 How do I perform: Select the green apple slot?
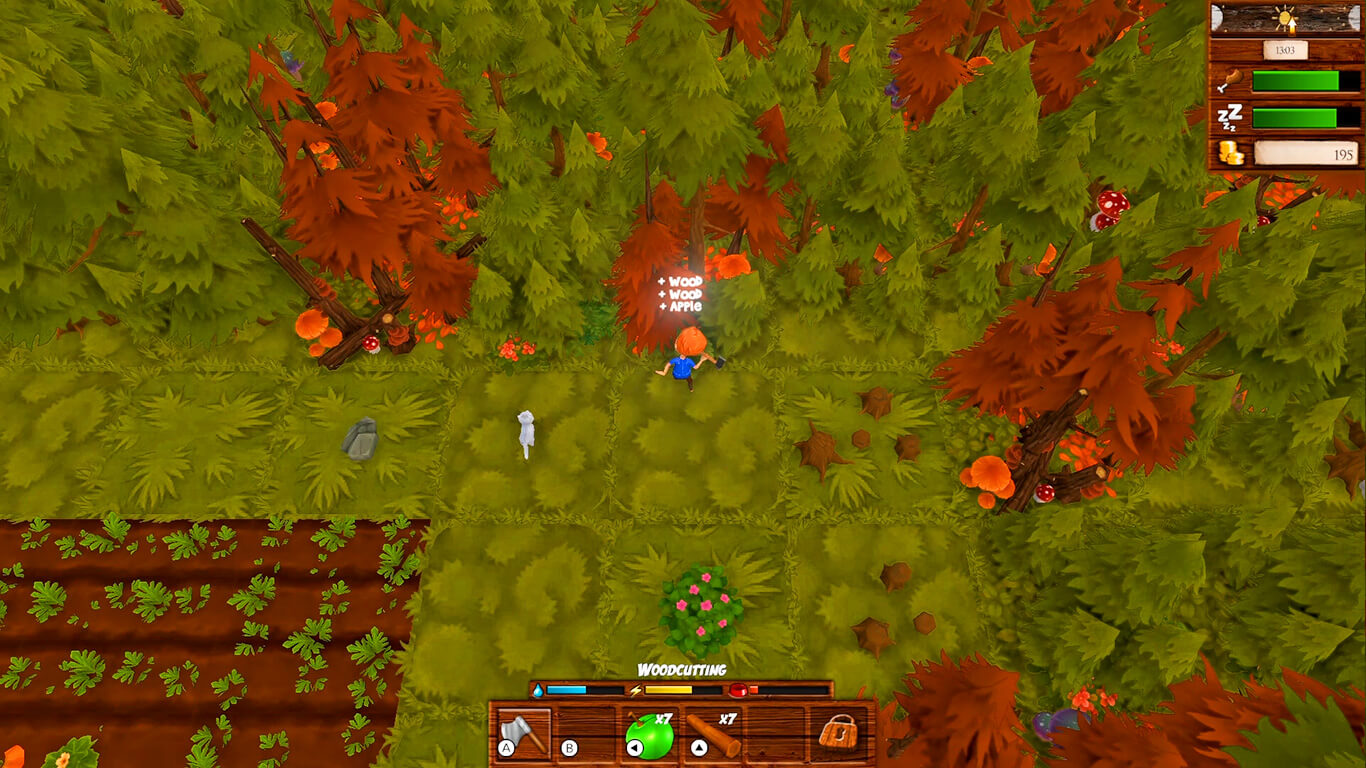click(649, 734)
